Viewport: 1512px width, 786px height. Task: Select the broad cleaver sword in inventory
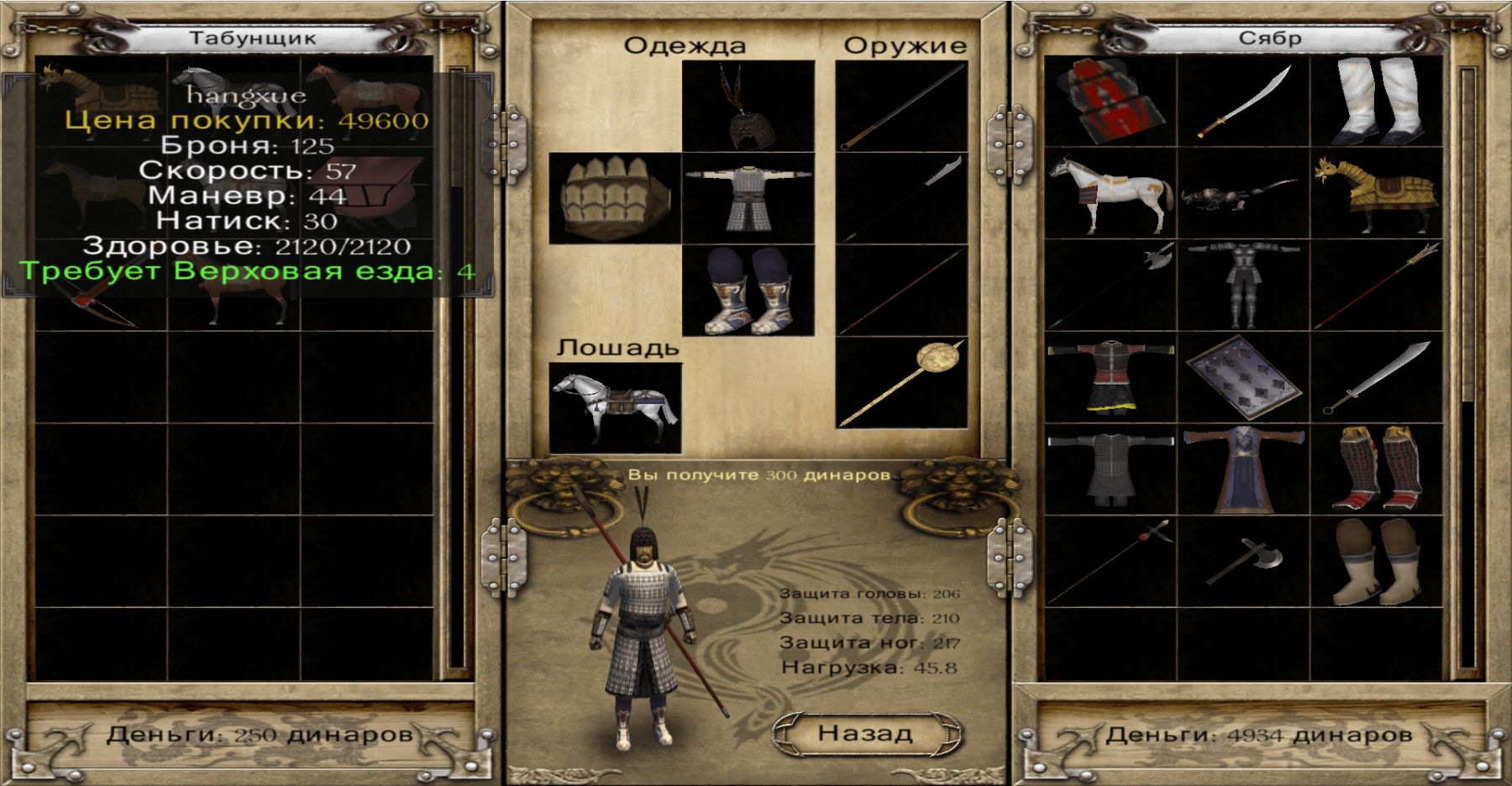tap(1376, 378)
